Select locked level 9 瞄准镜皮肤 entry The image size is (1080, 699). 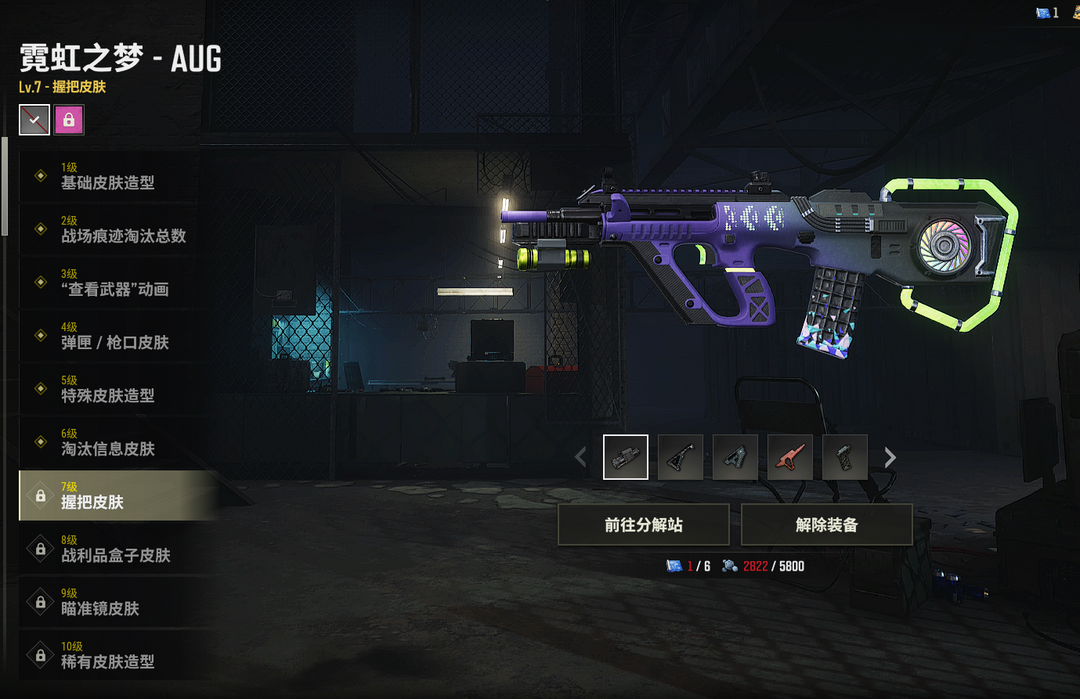(108, 601)
